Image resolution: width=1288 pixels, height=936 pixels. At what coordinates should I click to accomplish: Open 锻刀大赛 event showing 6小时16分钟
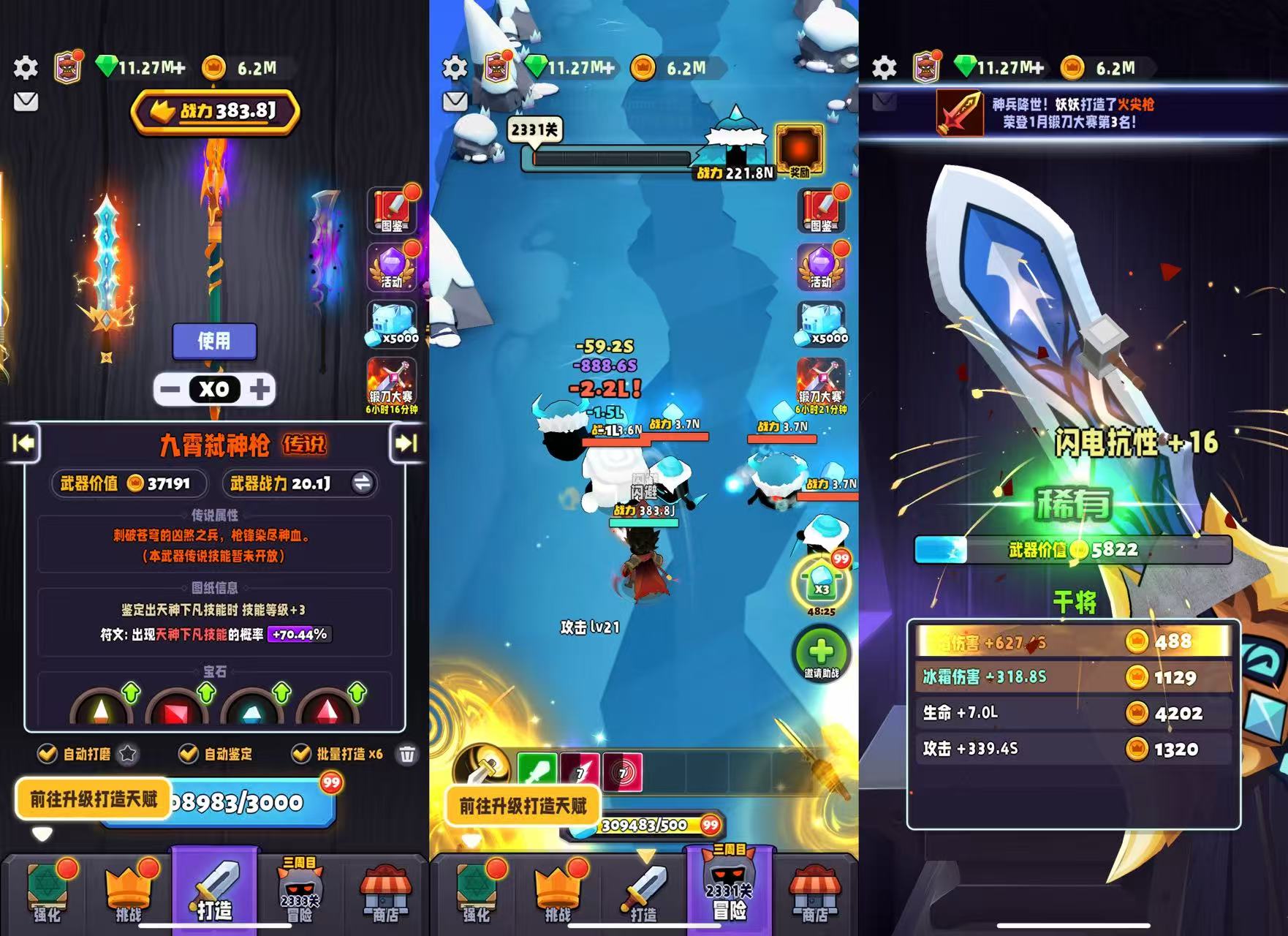point(391,385)
